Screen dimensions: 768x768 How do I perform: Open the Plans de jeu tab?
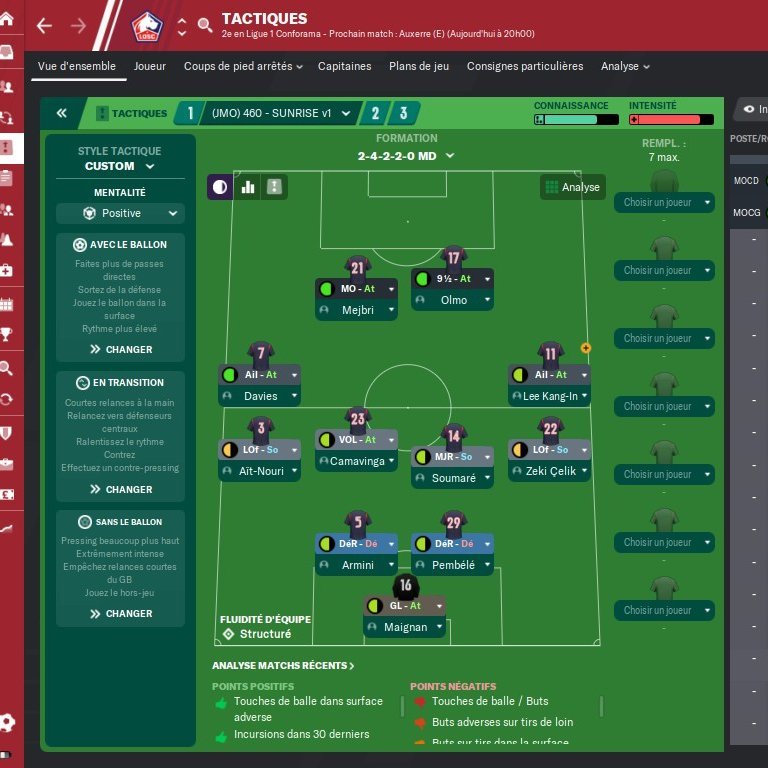pos(419,66)
